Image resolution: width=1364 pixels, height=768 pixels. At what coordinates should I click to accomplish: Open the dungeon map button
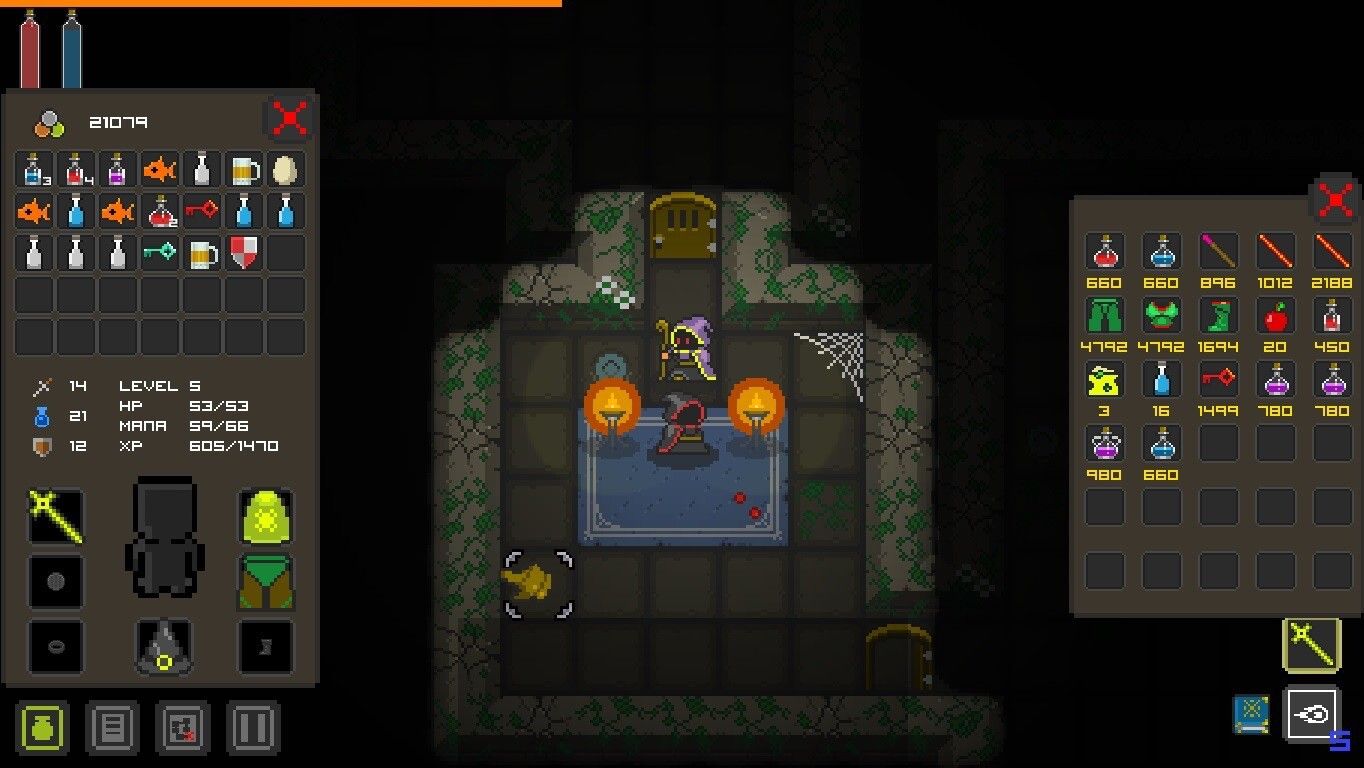(184, 728)
